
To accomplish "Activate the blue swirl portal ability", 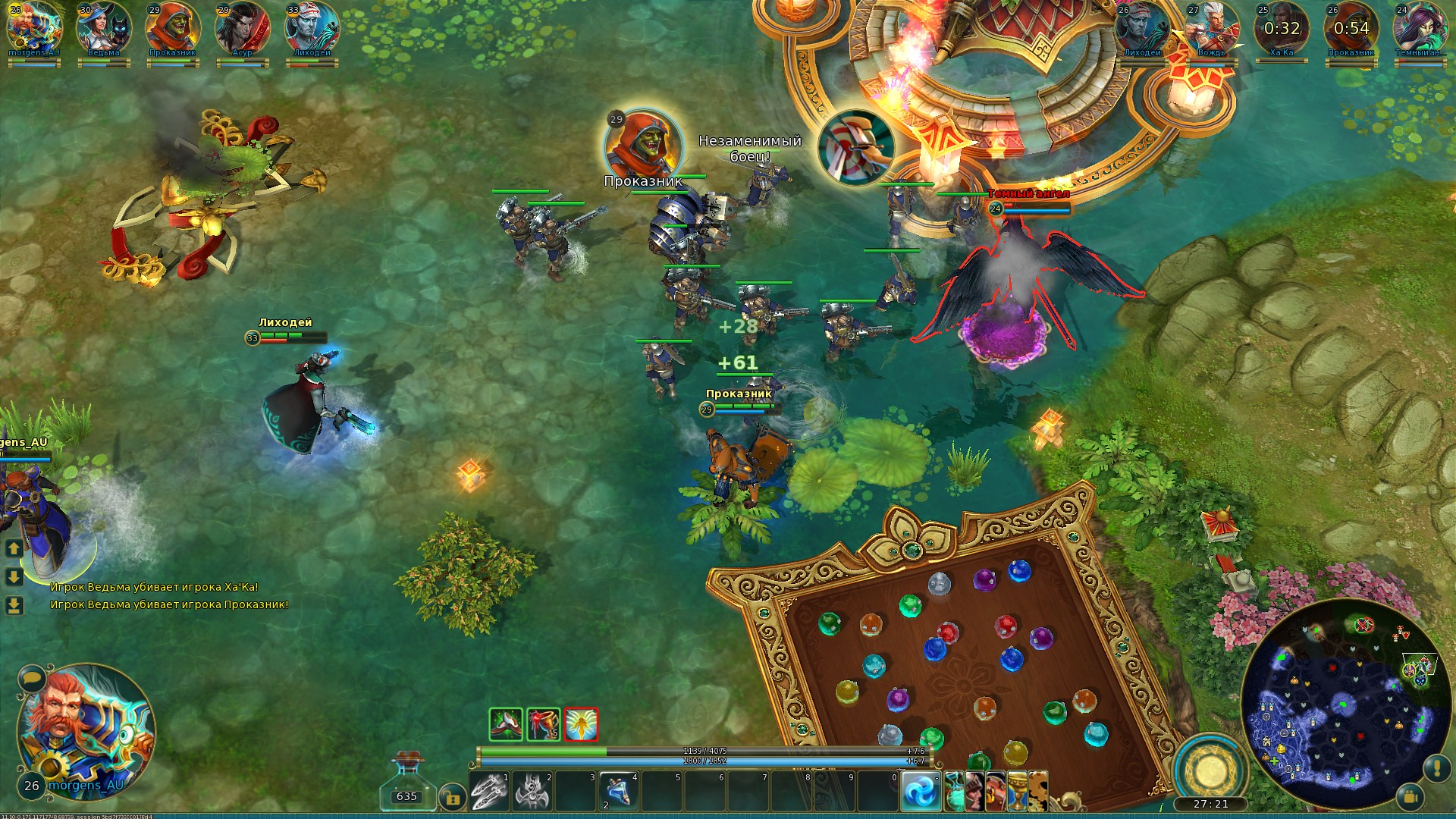I will click(x=921, y=791).
